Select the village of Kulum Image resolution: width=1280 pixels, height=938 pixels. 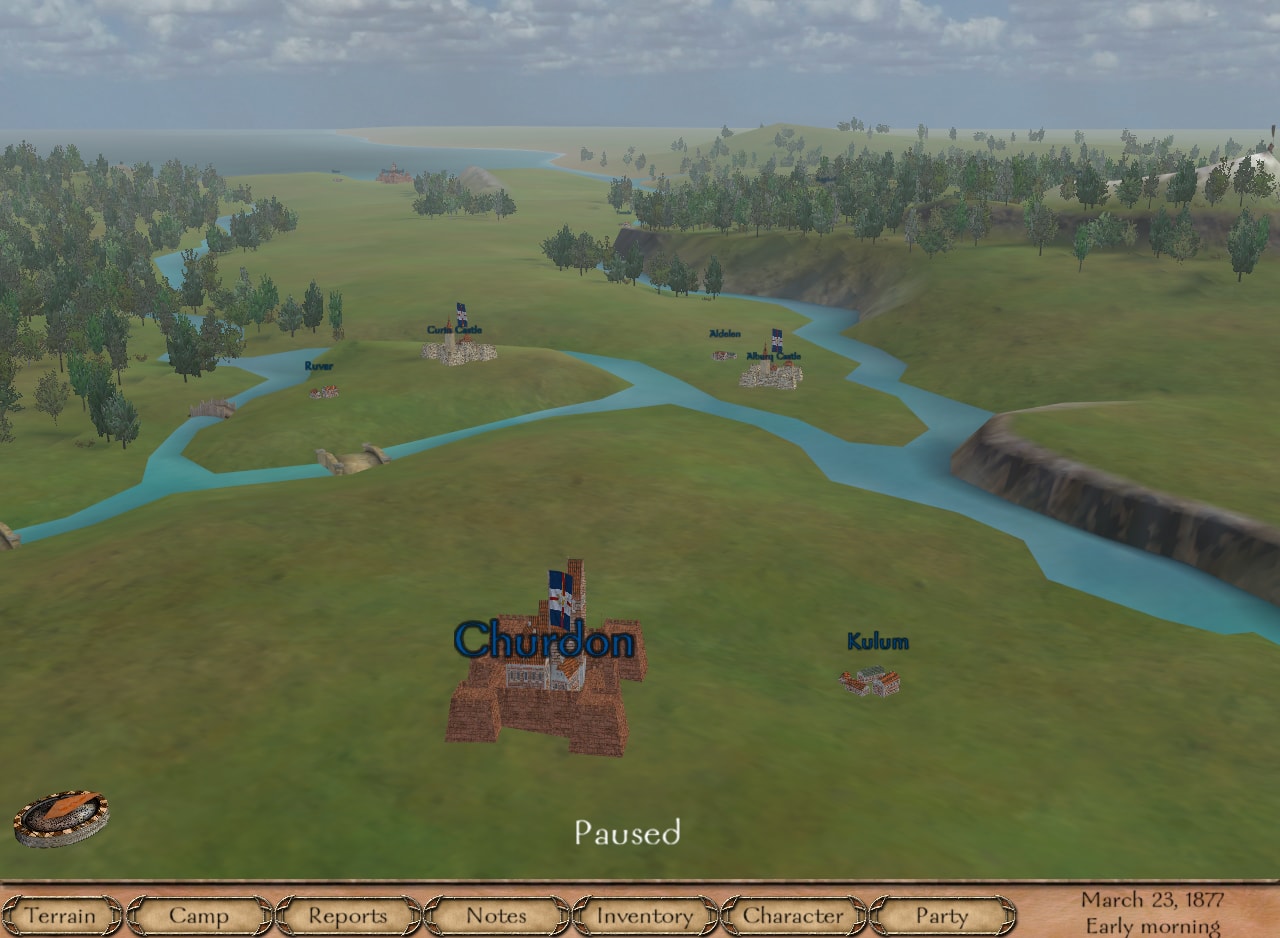coord(869,681)
